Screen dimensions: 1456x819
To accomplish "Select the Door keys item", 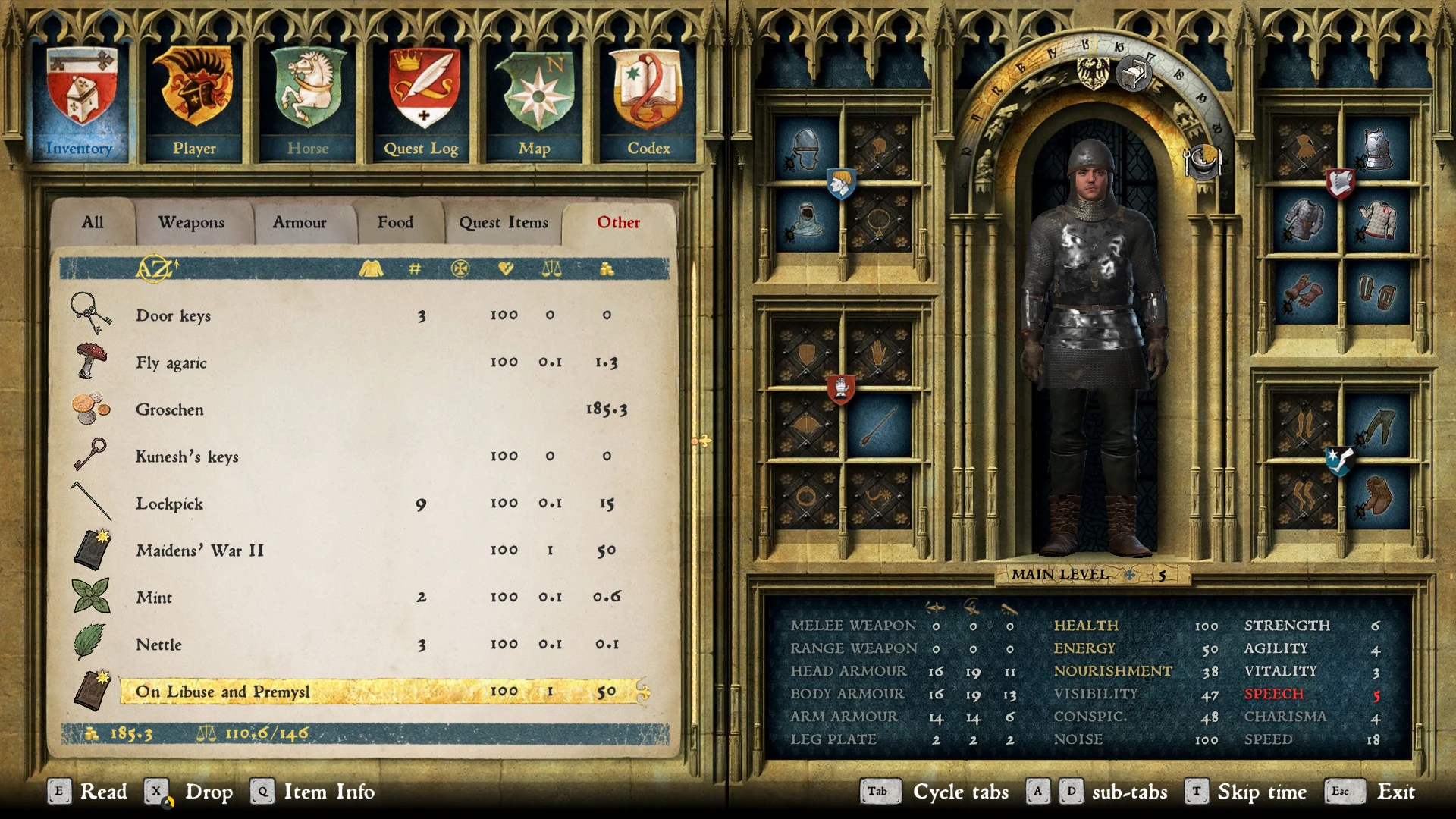I will pyautogui.click(x=174, y=315).
